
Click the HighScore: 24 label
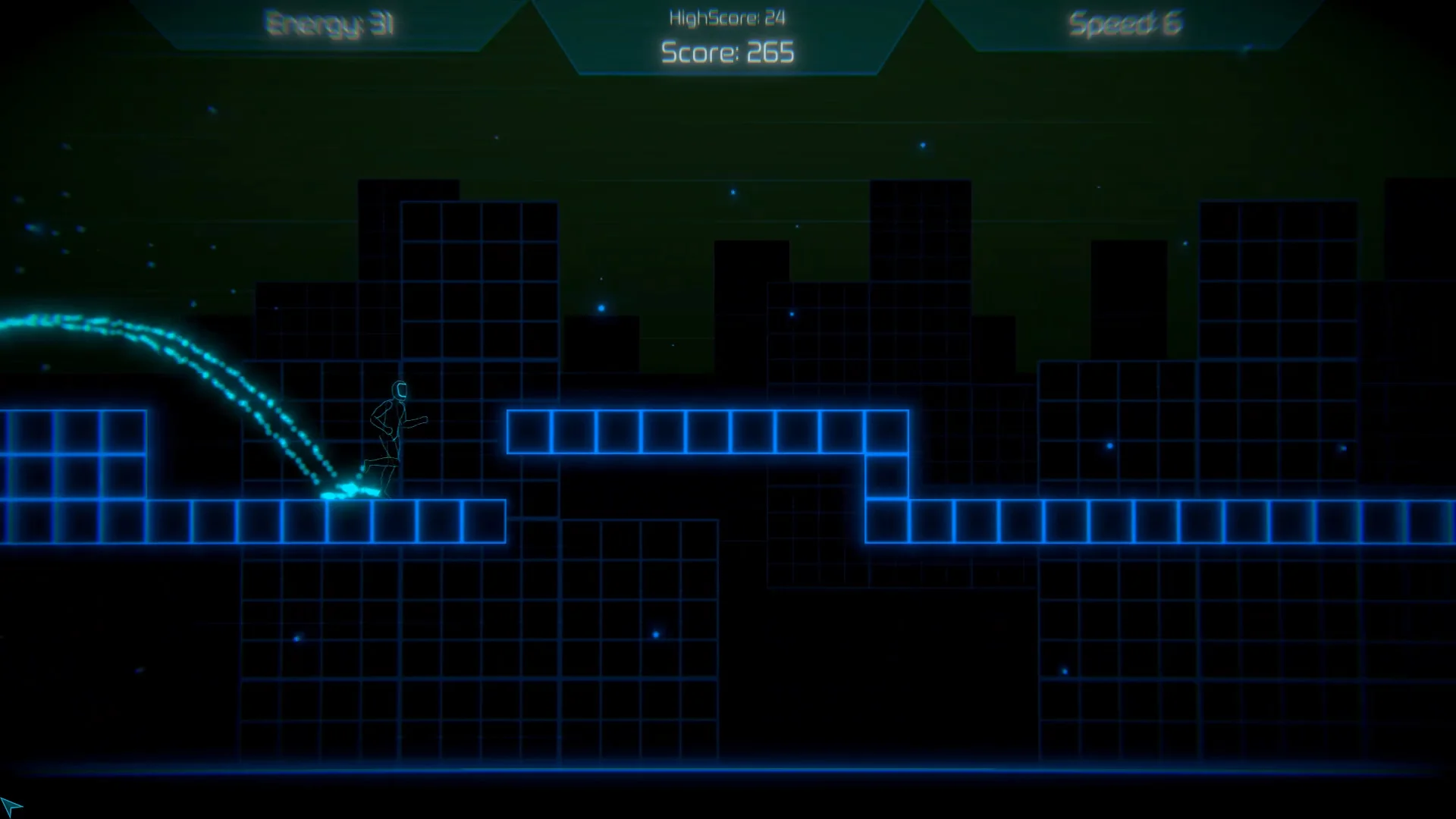tap(726, 15)
